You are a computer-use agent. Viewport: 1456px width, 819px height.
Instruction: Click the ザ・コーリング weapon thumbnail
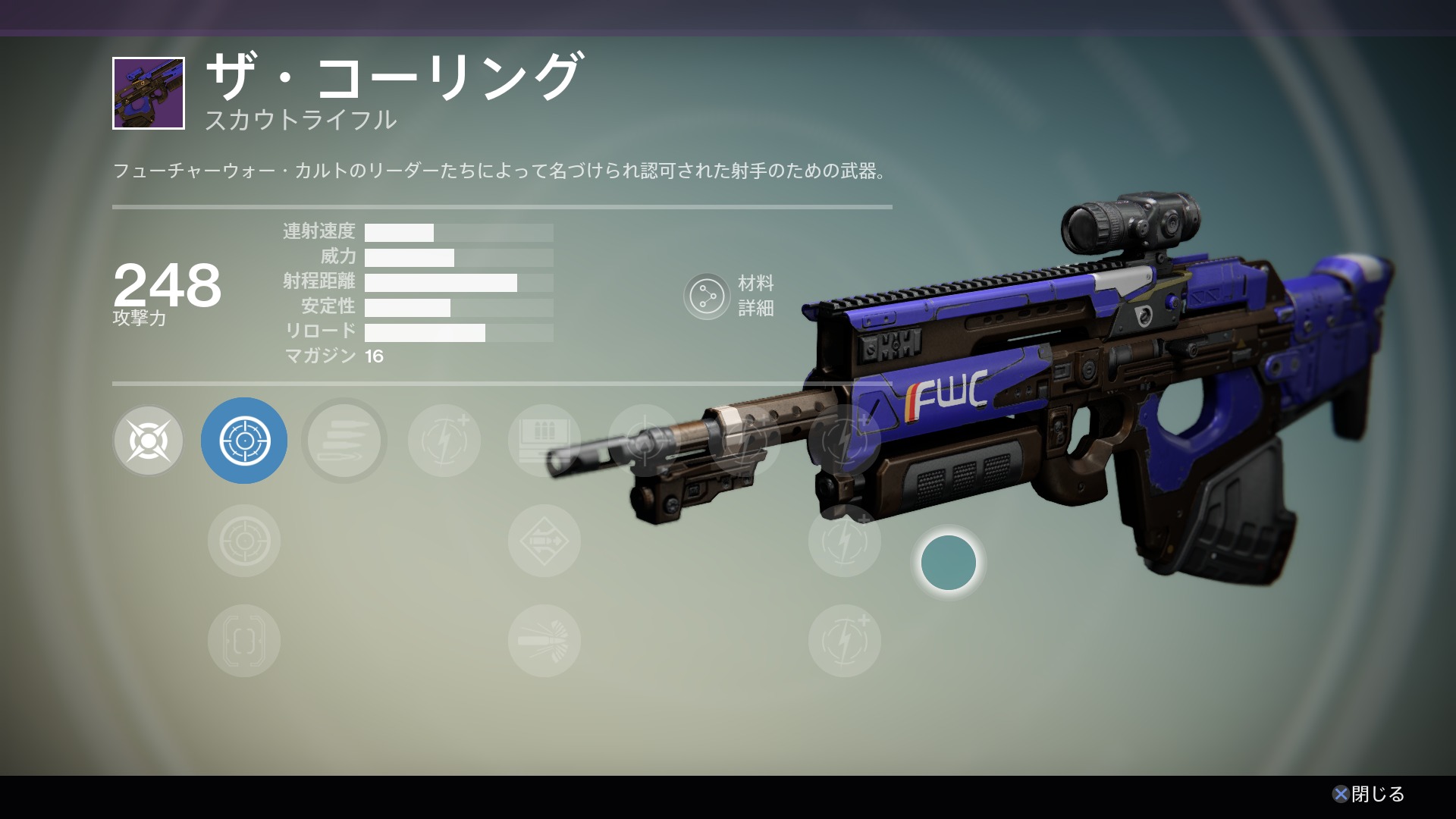149,93
